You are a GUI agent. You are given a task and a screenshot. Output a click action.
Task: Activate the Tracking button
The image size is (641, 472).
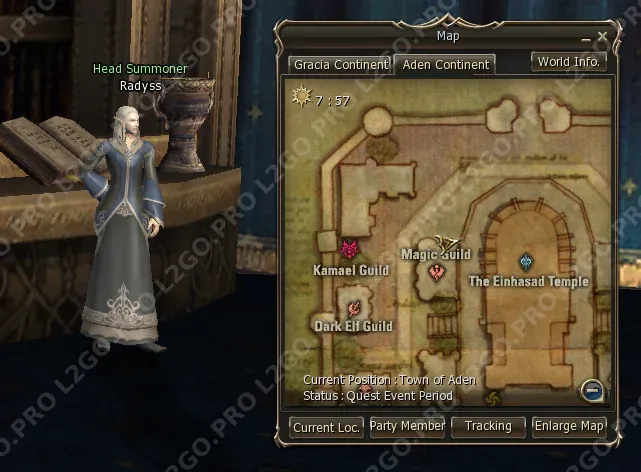(488, 427)
